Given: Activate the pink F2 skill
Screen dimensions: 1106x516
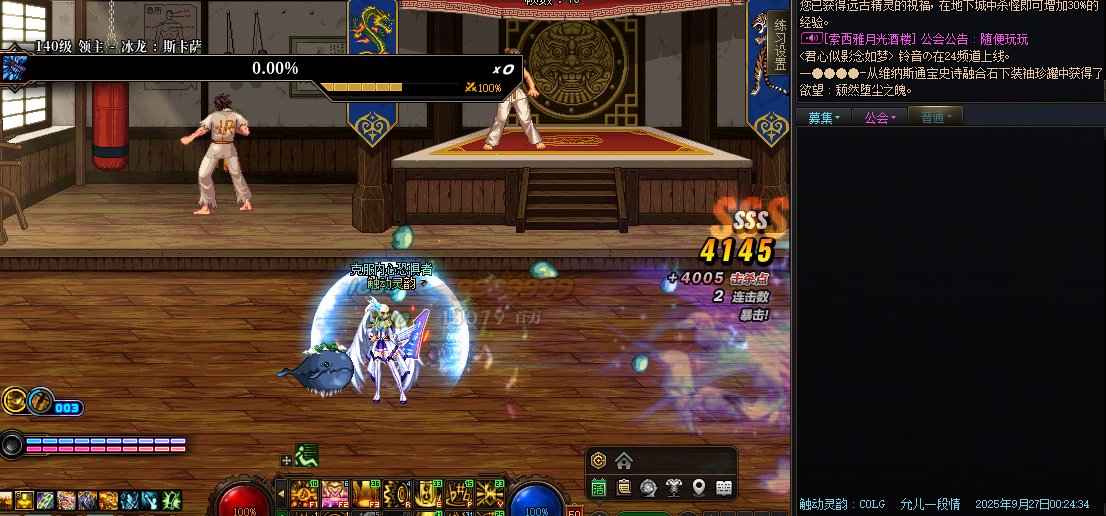Looking at the screenshot, I should pyautogui.click(x=335, y=493).
